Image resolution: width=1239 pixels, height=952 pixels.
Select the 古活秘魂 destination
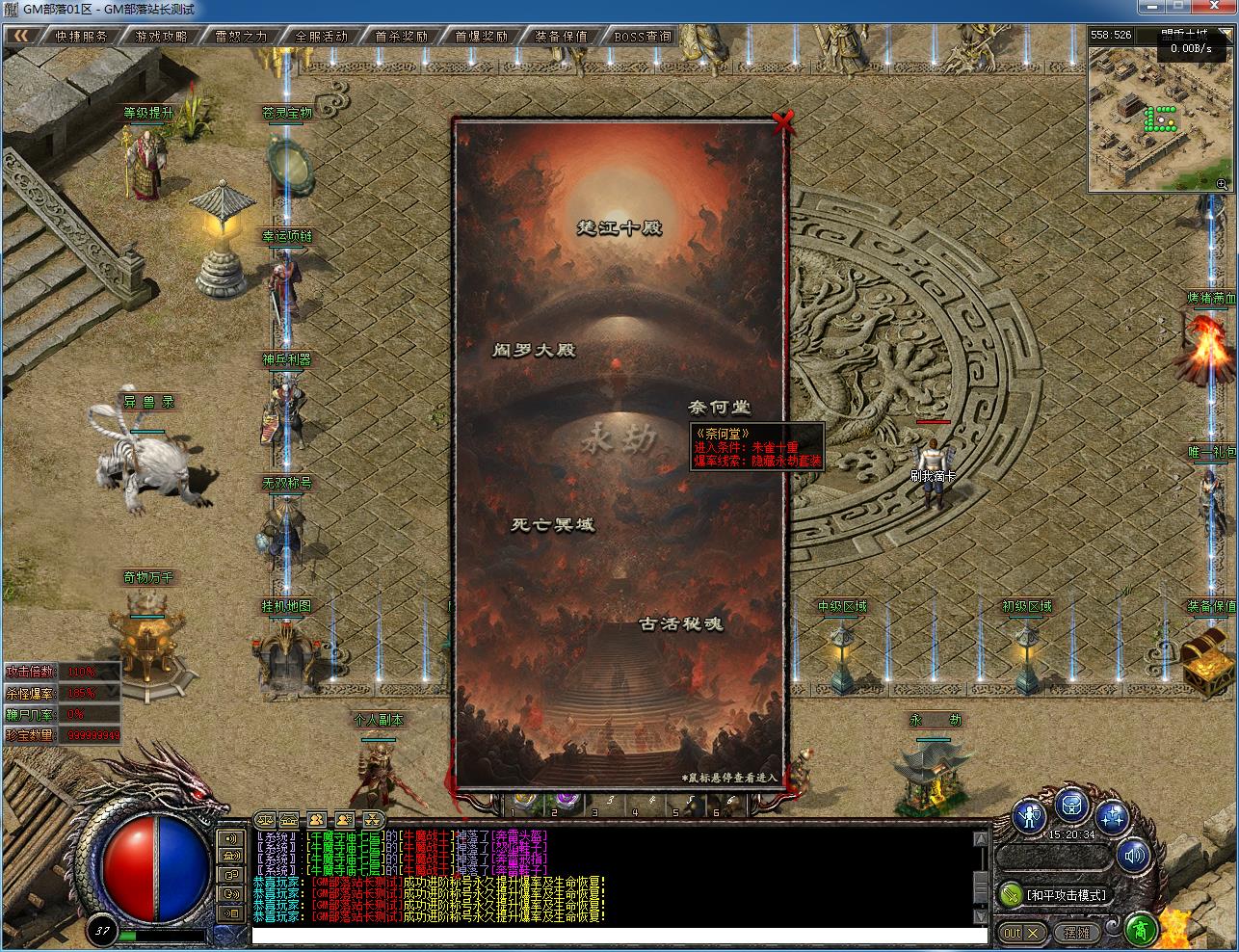(x=680, y=623)
